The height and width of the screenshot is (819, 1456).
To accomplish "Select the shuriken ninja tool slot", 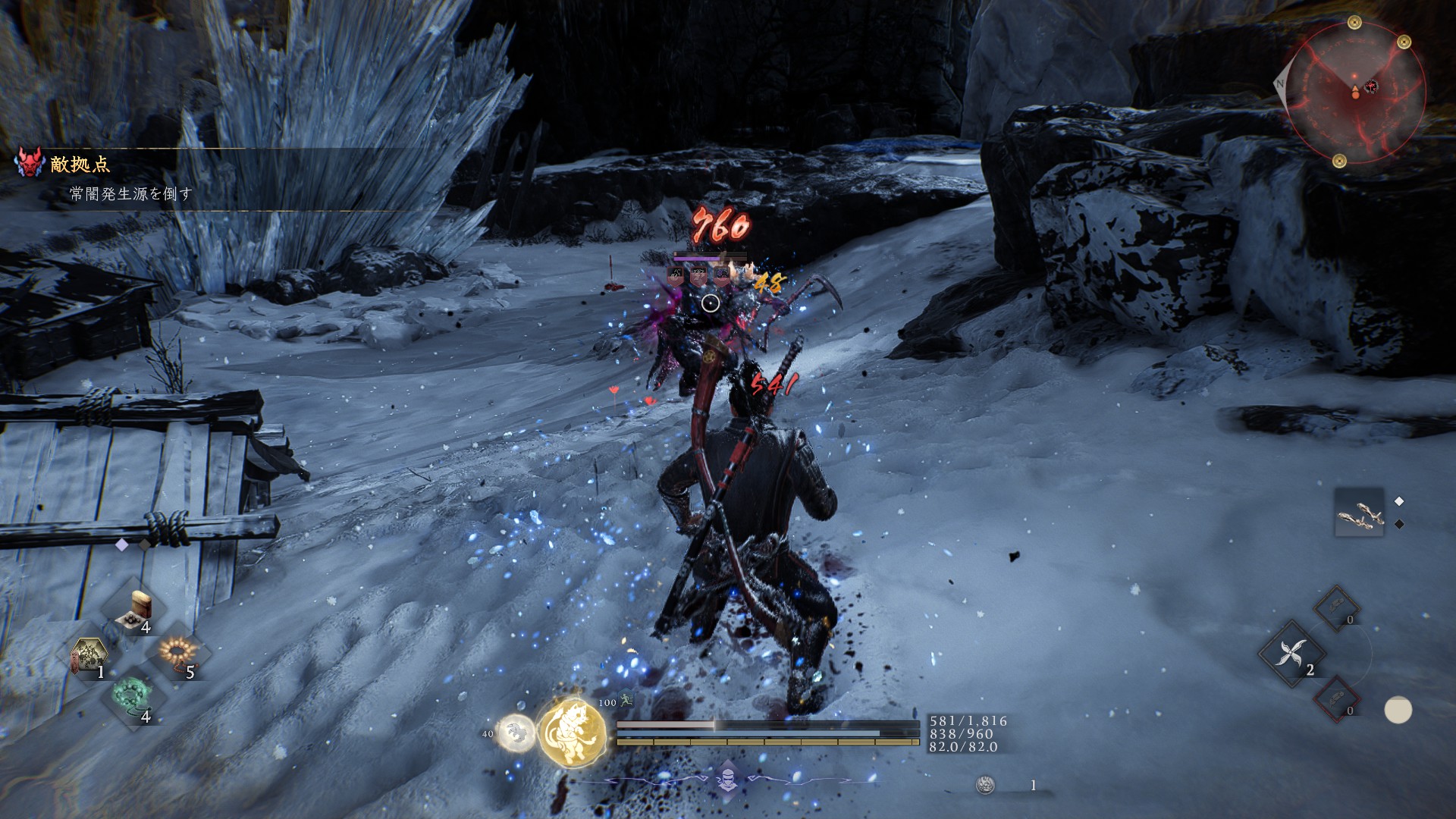I will click(x=1291, y=653).
